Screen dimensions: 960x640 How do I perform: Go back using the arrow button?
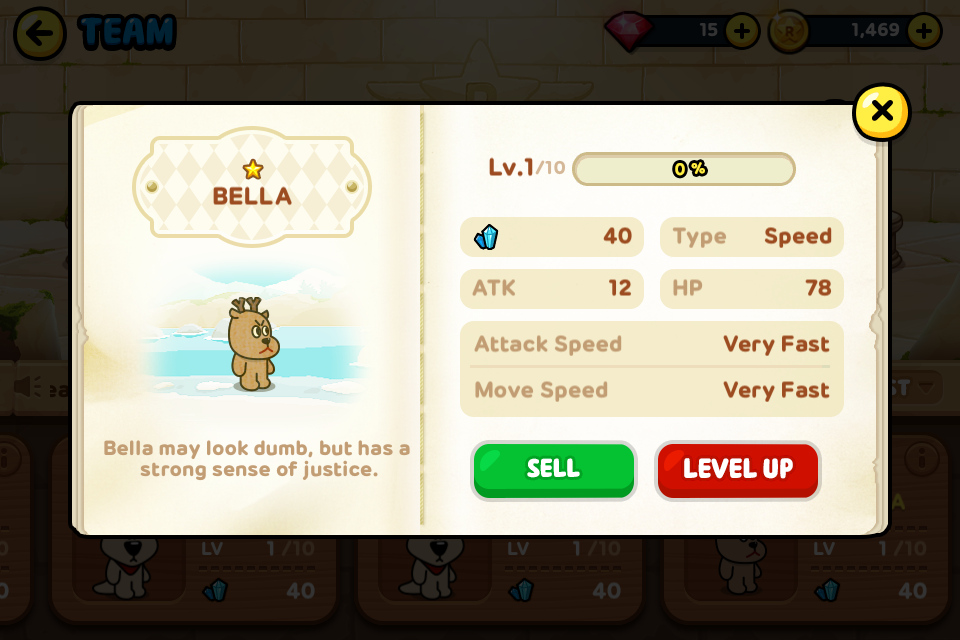click(x=39, y=33)
